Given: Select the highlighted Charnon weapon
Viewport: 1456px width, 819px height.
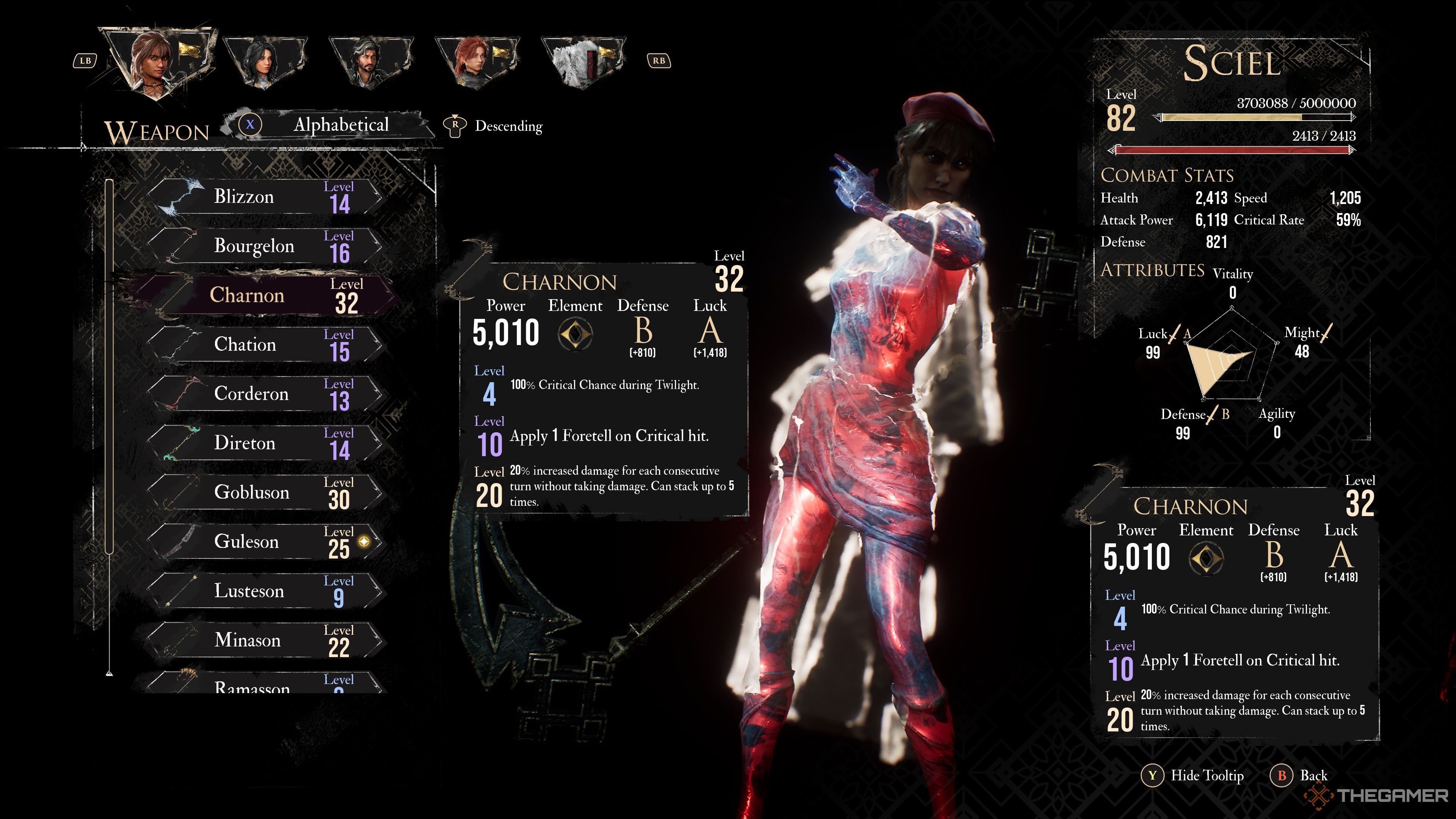Looking at the screenshot, I should coord(266,295).
